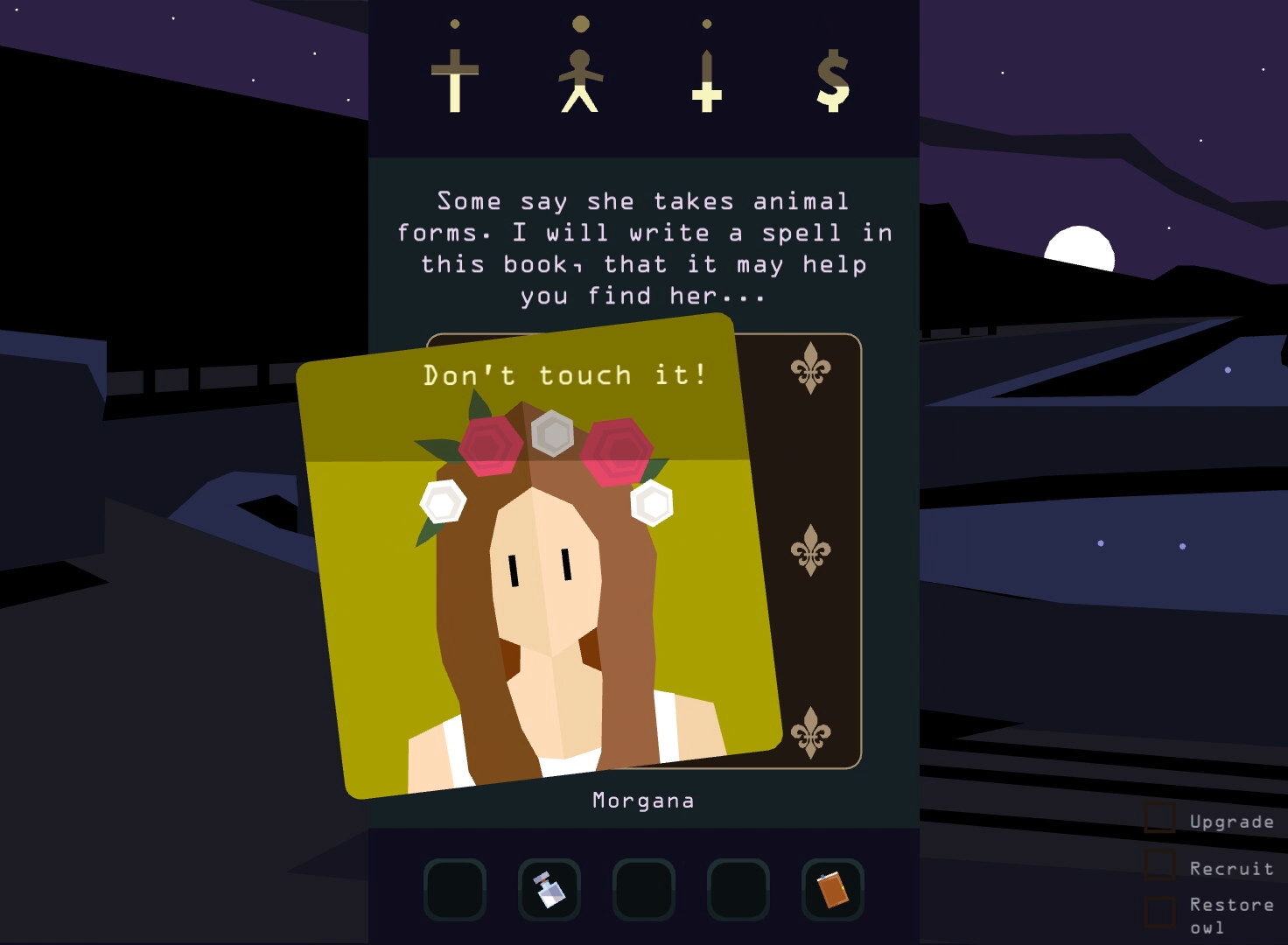
Task: Click the church cross stat icon
Action: pos(455,80)
